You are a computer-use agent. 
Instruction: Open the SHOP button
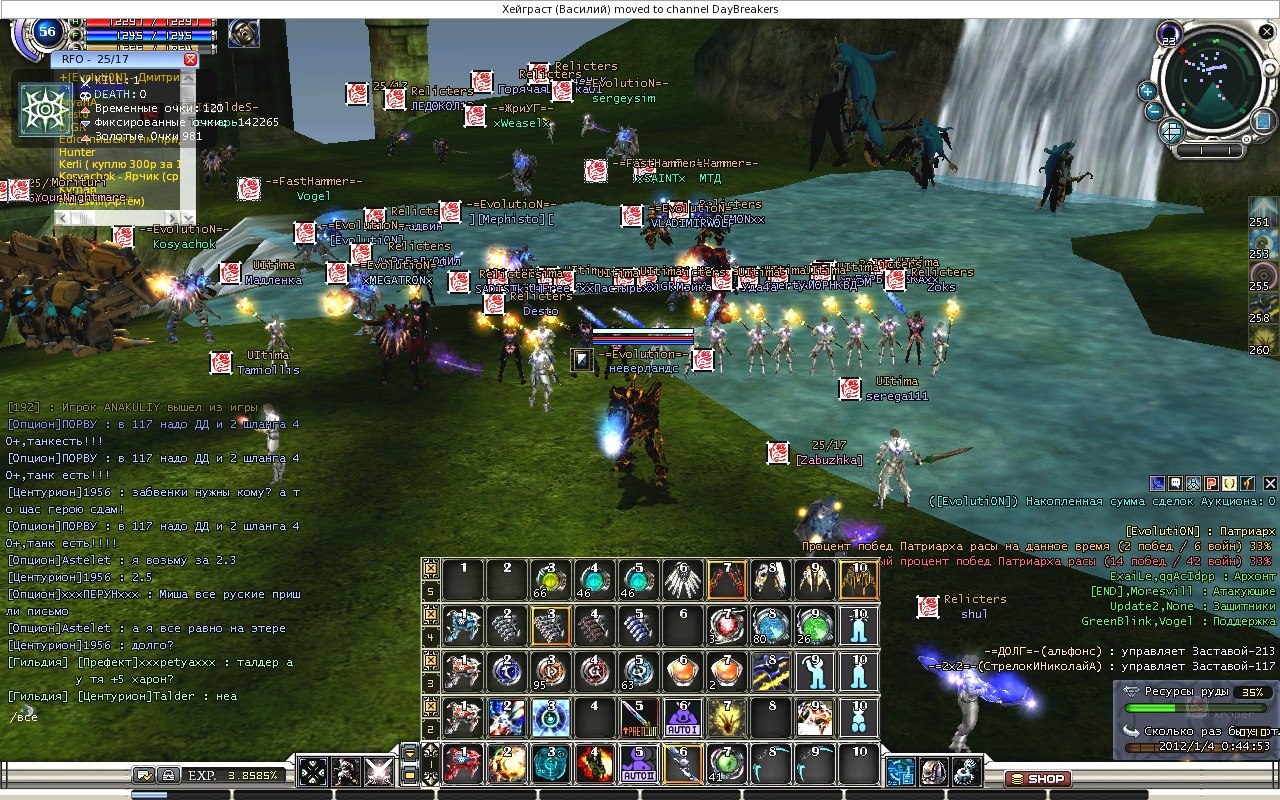point(1038,778)
